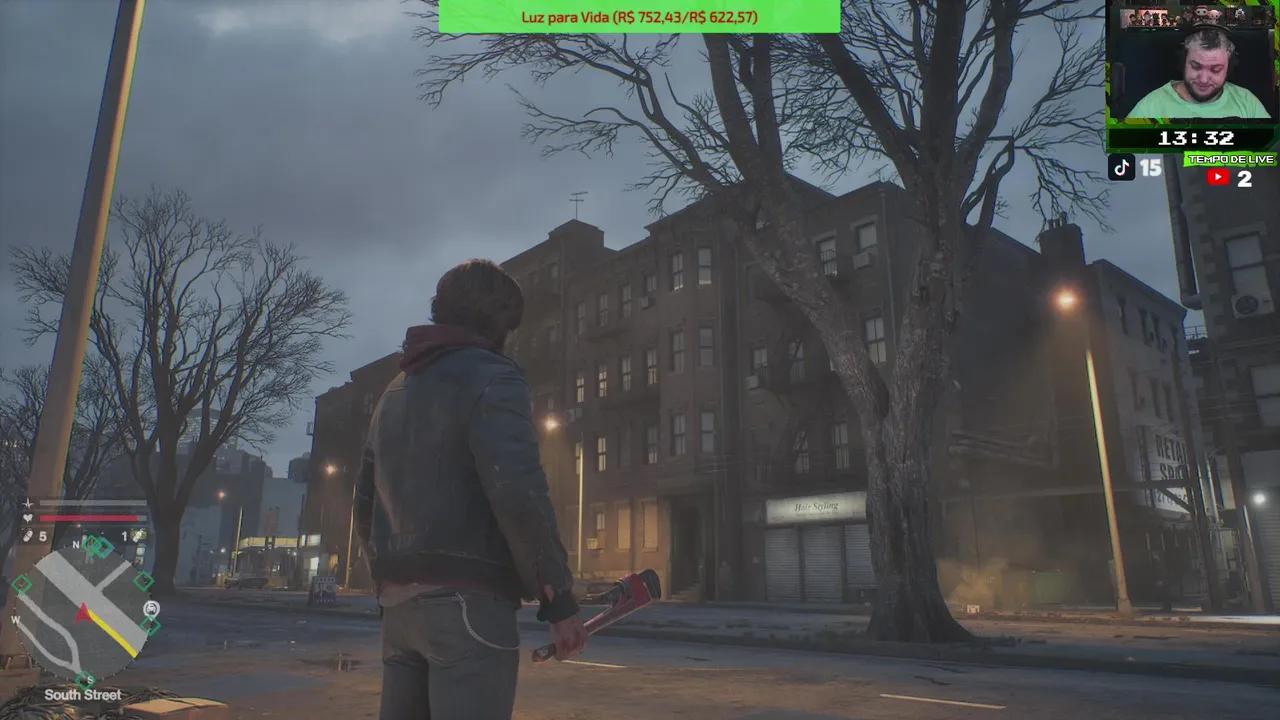Image resolution: width=1280 pixels, height=720 pixels.
Task: Click the loot icon next to the 1 counter
Action: tap(137, 537)
